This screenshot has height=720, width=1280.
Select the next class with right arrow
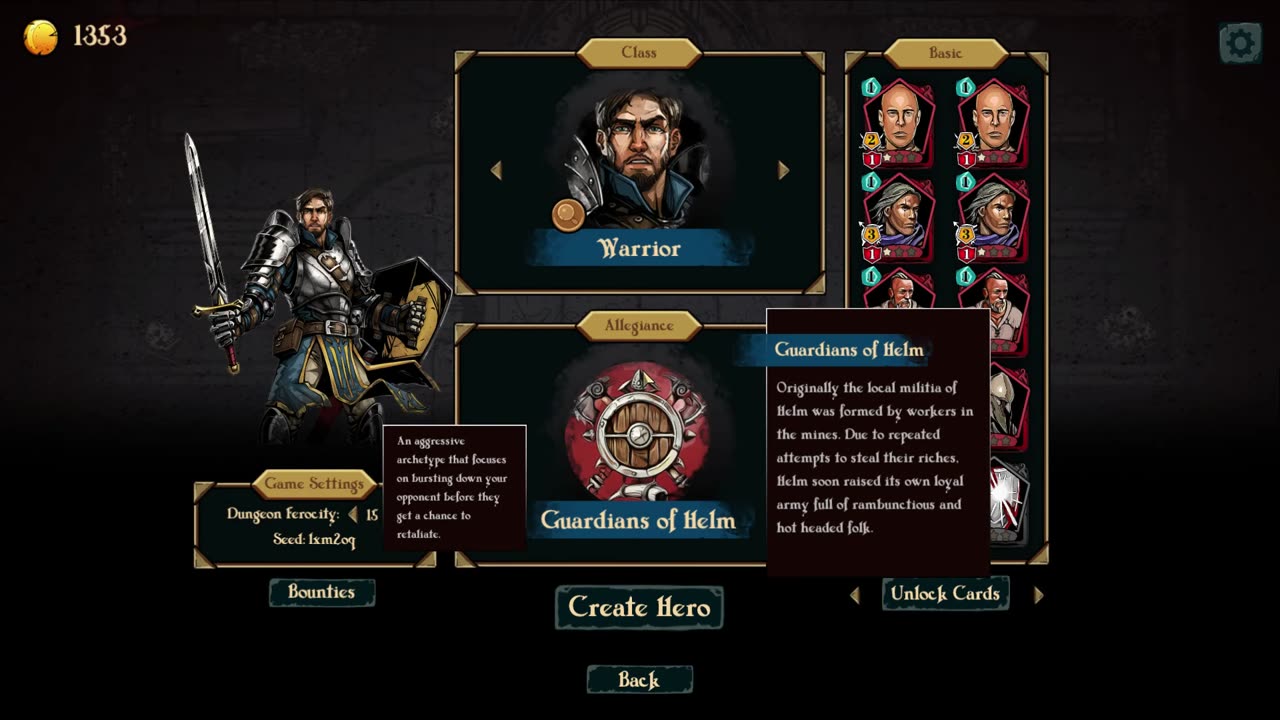tap(783, 171)
